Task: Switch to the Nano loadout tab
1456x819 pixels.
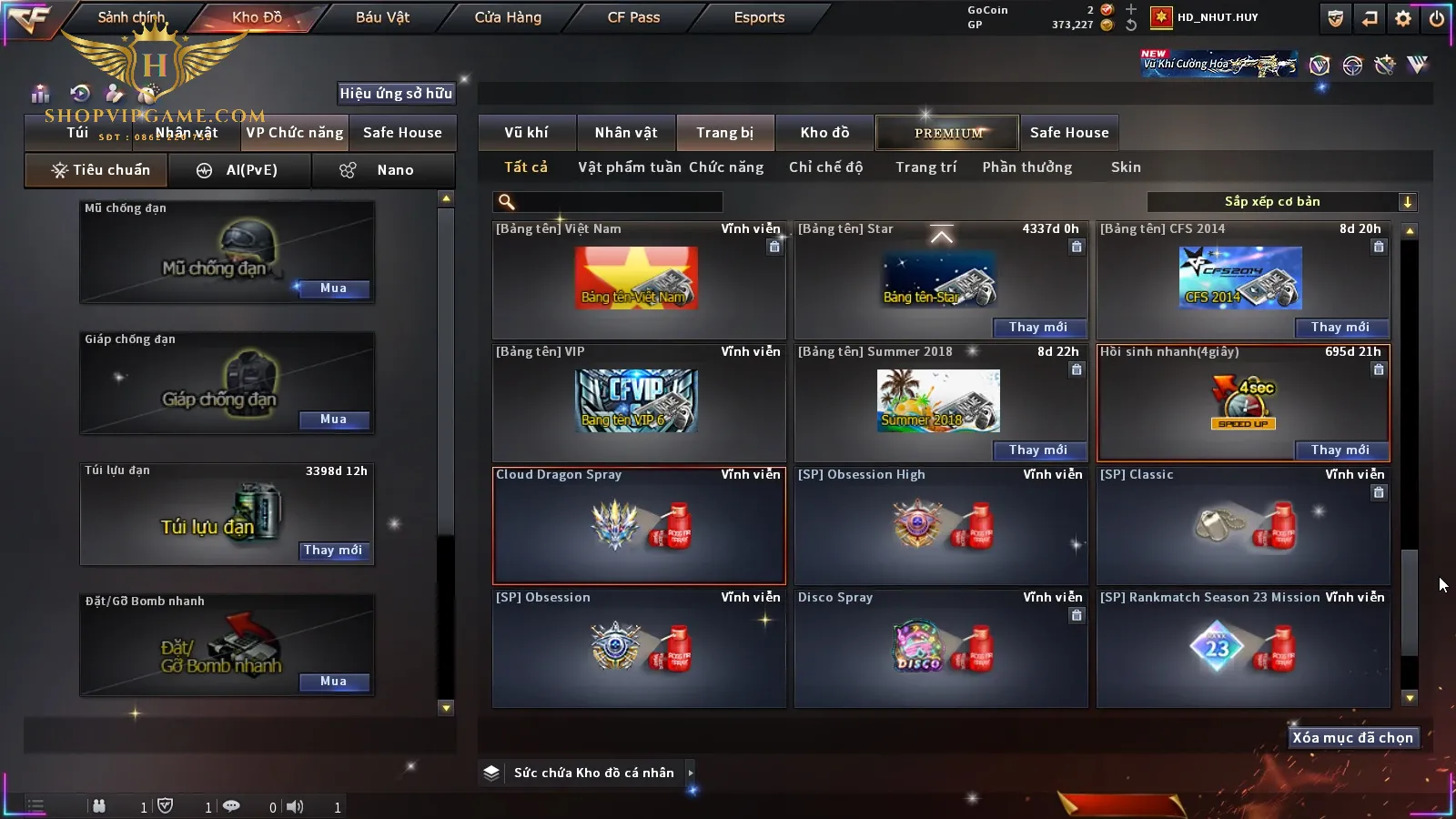Action: coord(383,170)
